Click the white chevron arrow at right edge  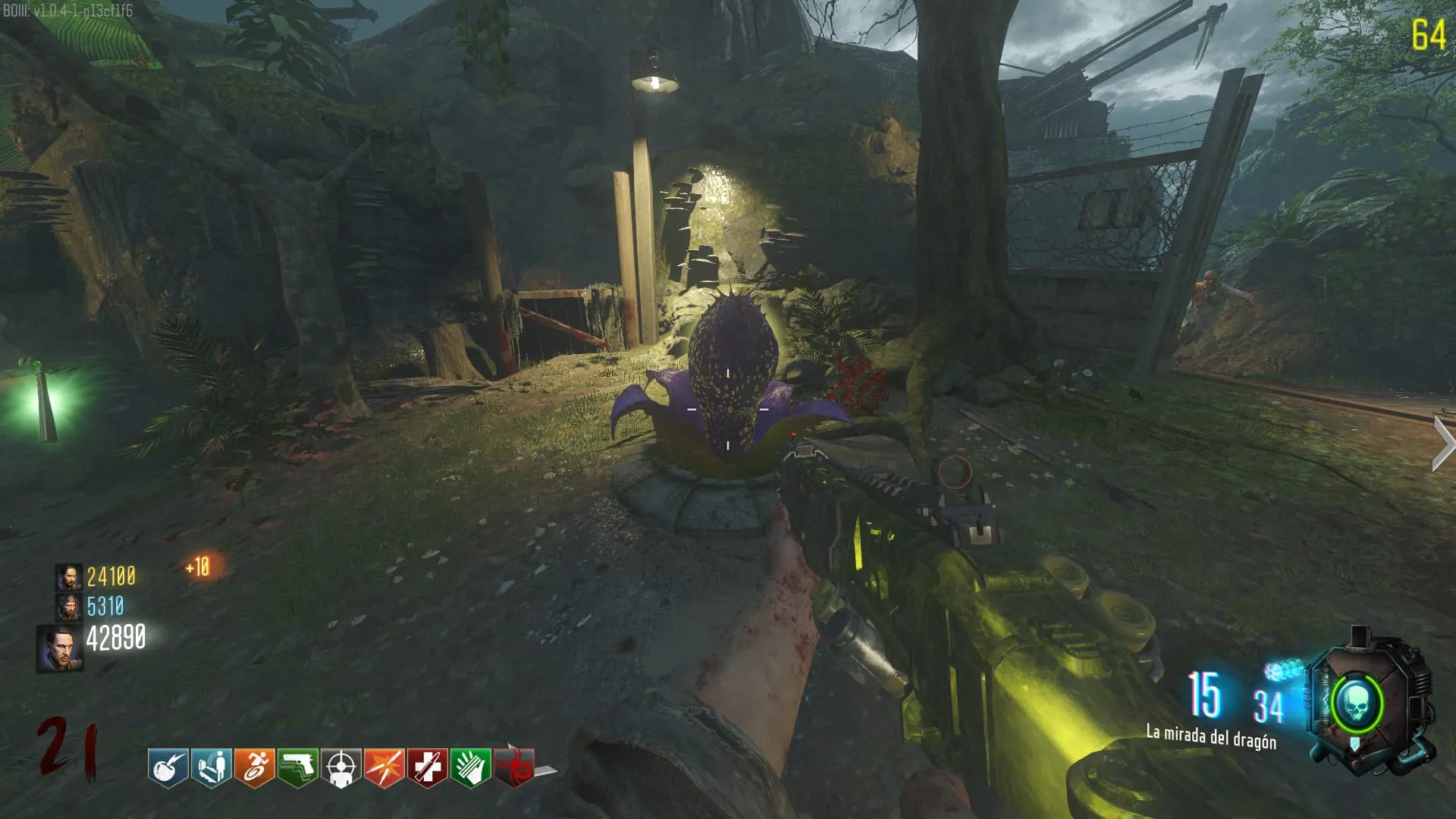pyautogui.click(x=1442, y=444)
